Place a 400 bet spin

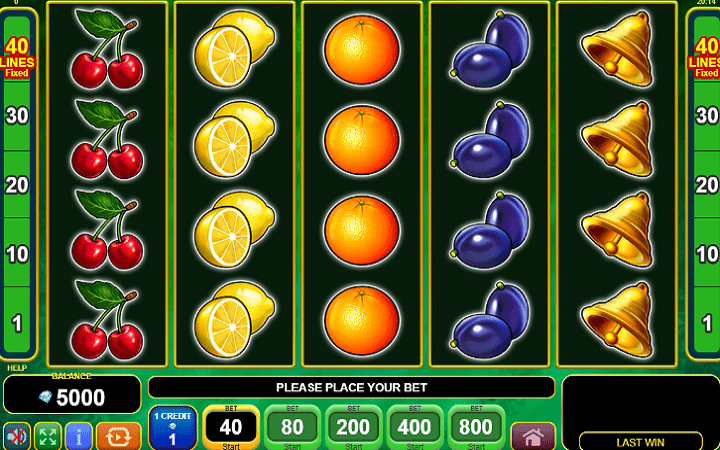click(415, 427)
